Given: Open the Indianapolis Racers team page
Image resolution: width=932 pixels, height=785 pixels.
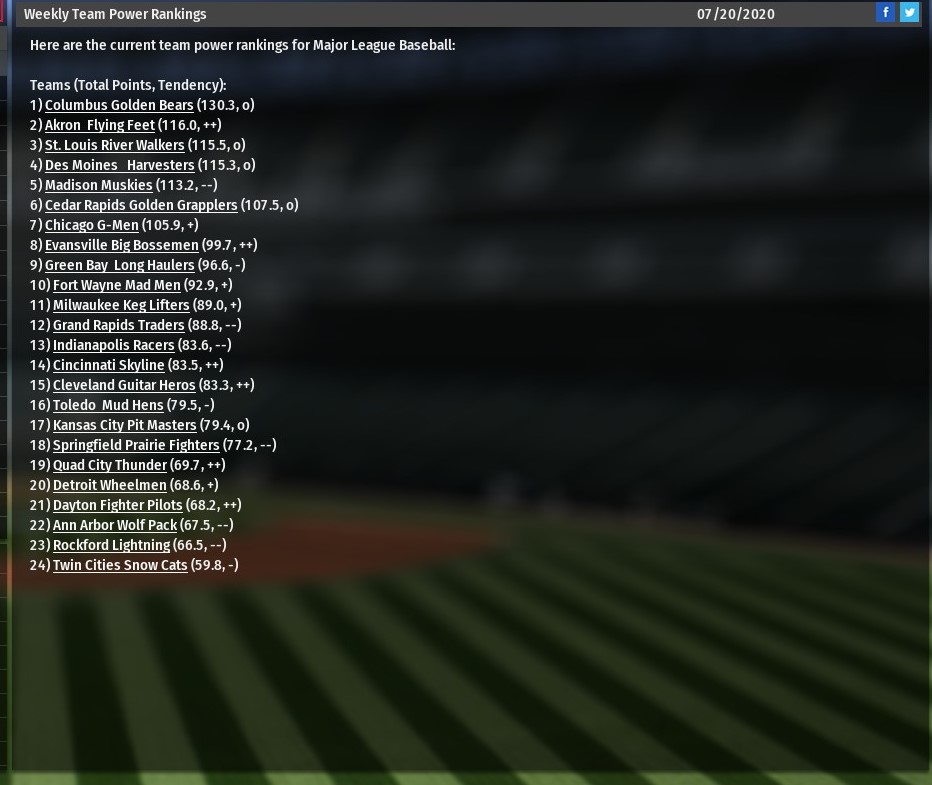Looking at the screenshot, I should (x=114, y=345).
